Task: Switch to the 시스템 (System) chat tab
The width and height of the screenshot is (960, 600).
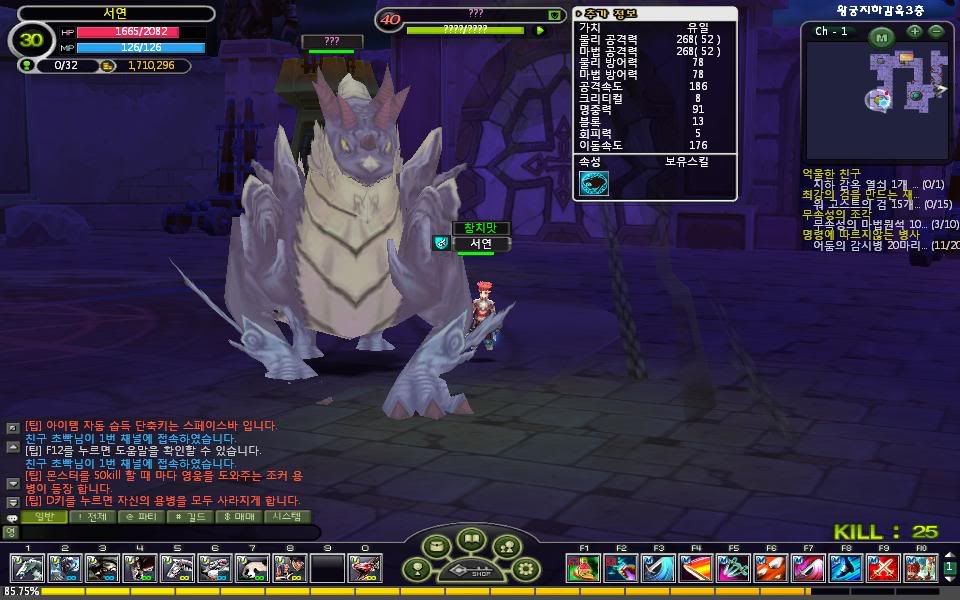Action: coord(288,517)
